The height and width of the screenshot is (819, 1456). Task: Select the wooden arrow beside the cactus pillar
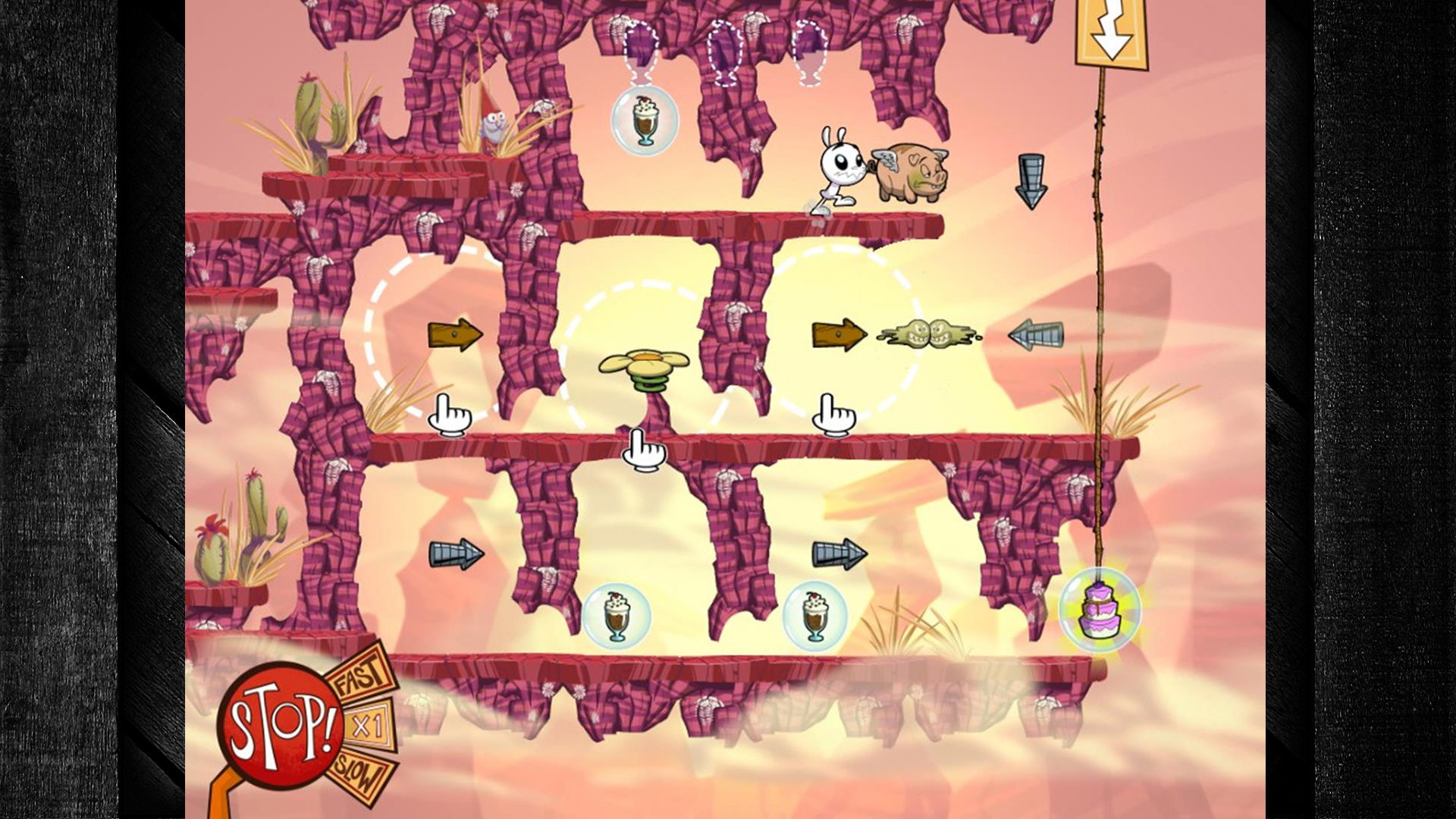(455, 334)
